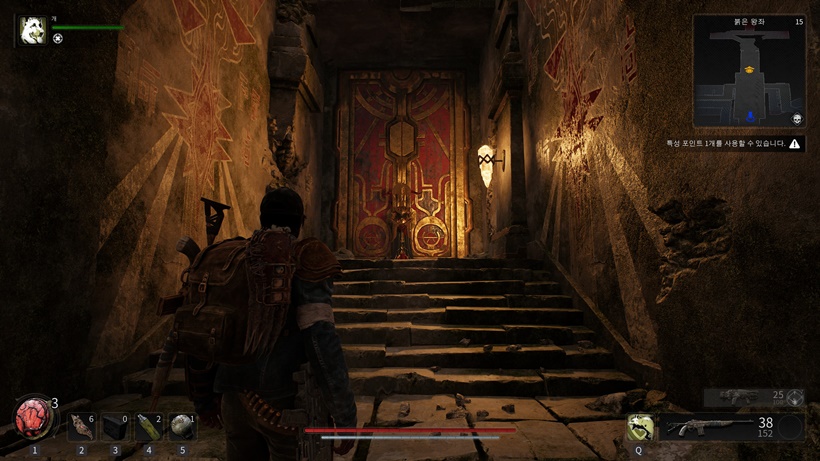Select the dark block item in slot 3

pos(115,428)
